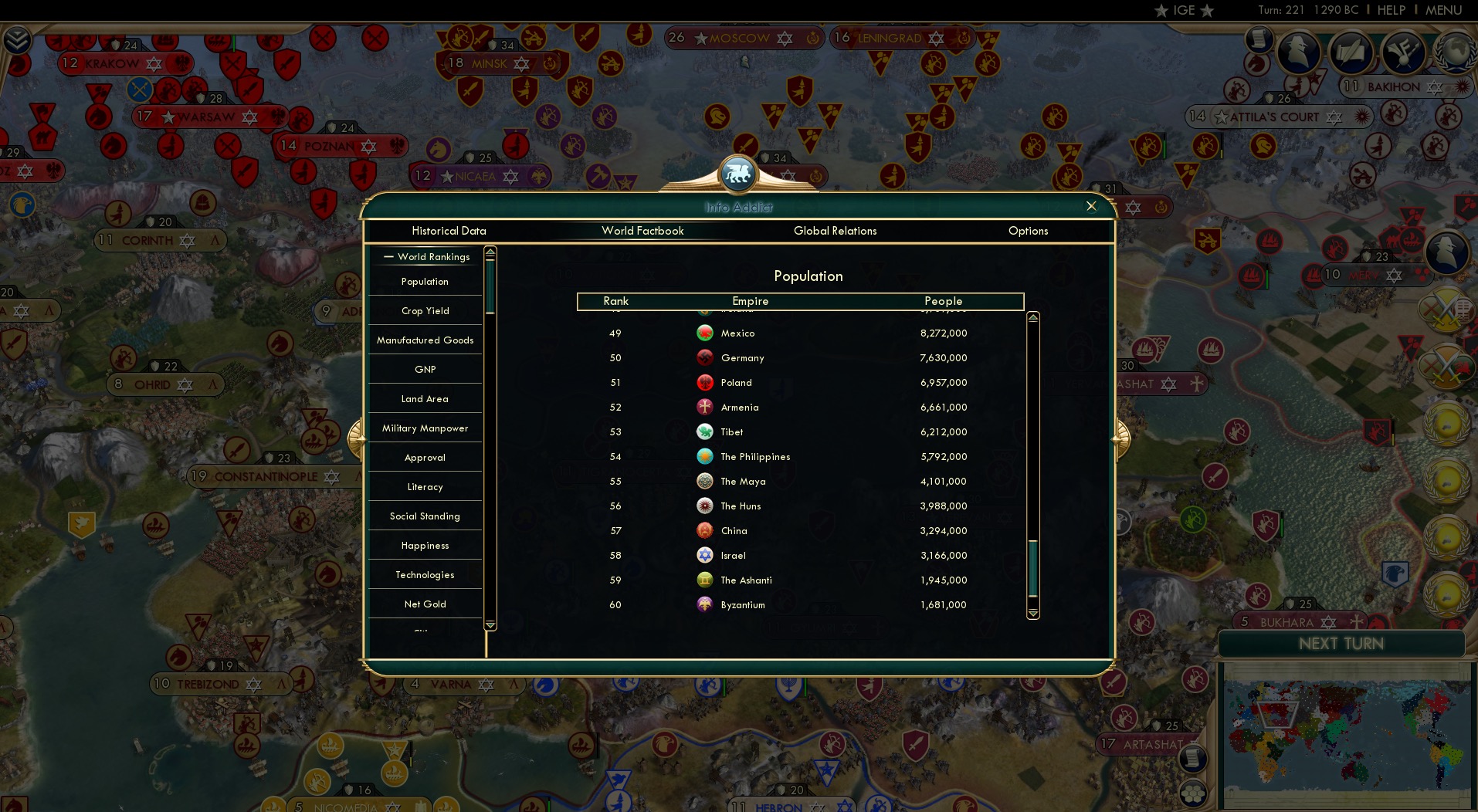Open the Social Policies scroll-and-quill icon
Viewport: 1478px width, 812px height.
1351,54
